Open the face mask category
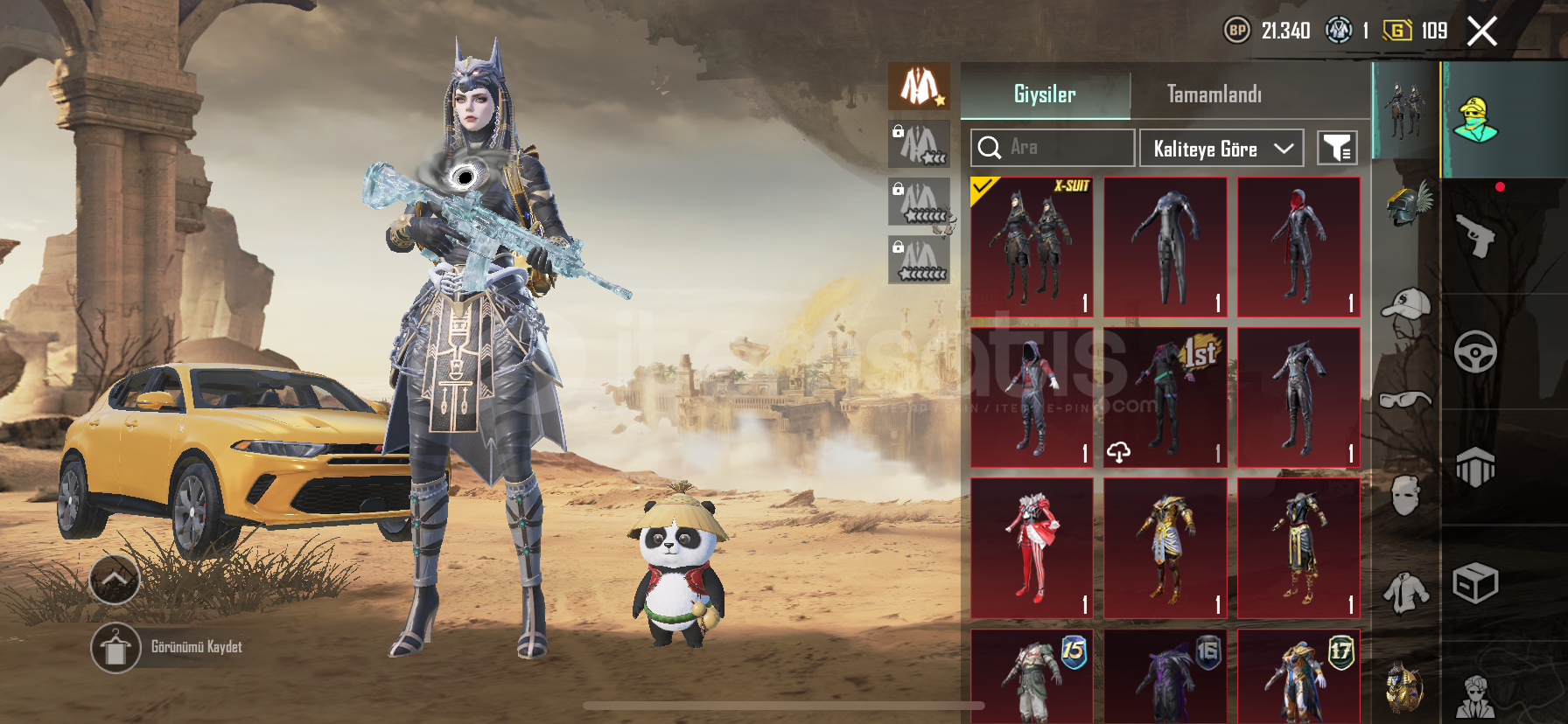 tap(1406, 496)
